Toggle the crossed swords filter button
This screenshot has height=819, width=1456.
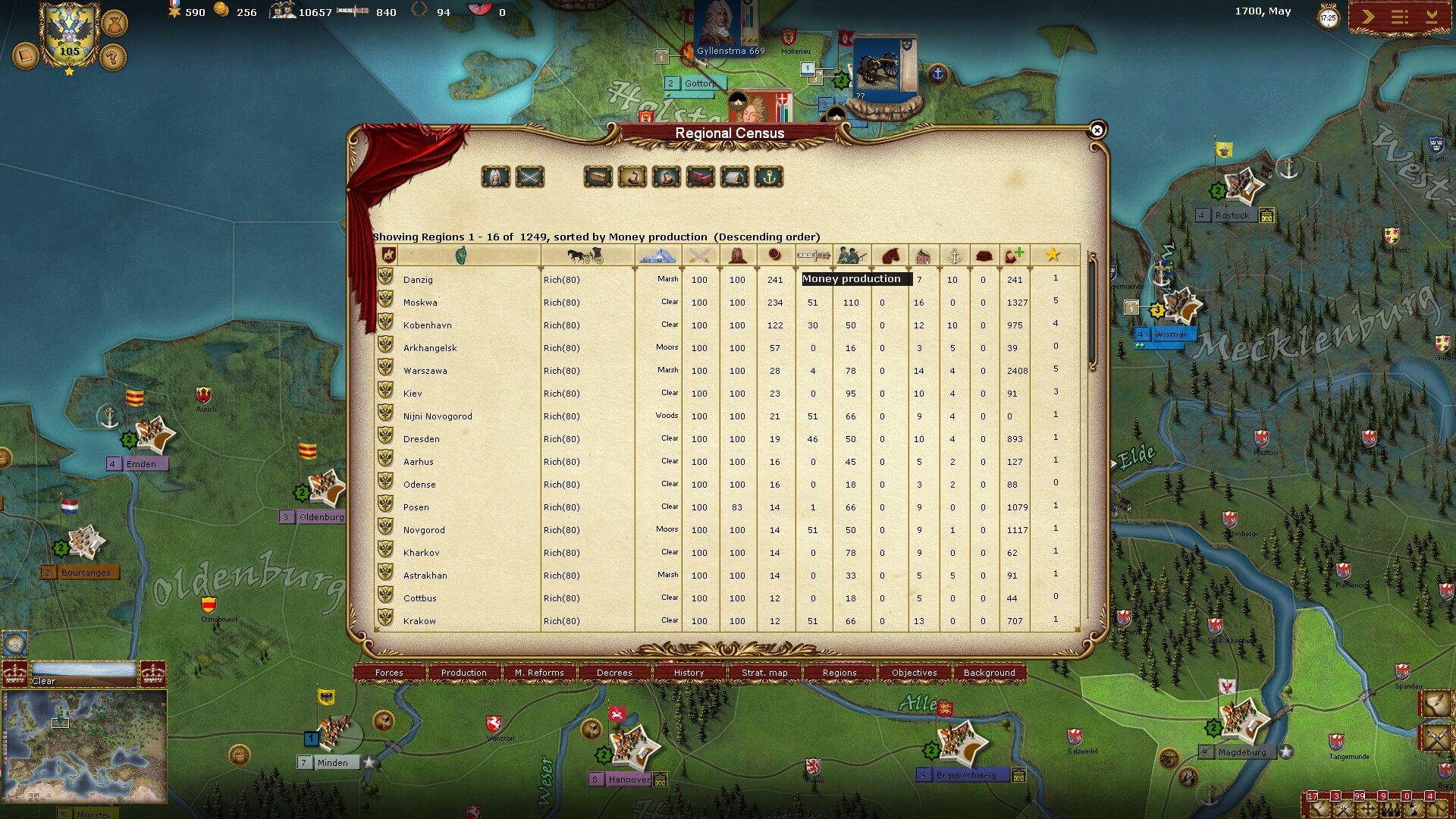click(529, 177)
